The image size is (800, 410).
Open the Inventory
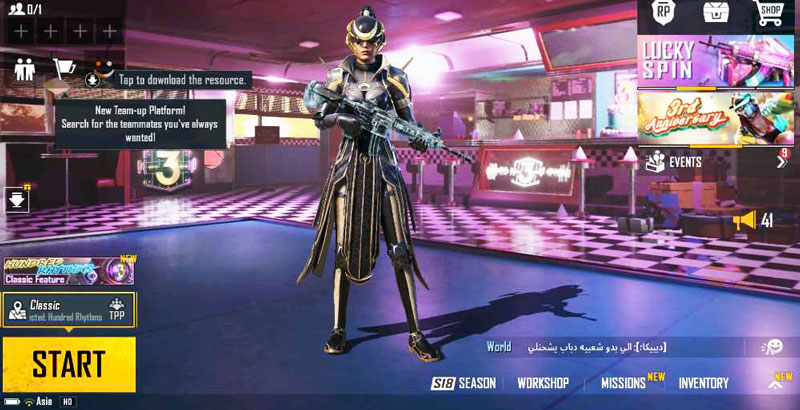pyautogui.click(x=703, y=383)
